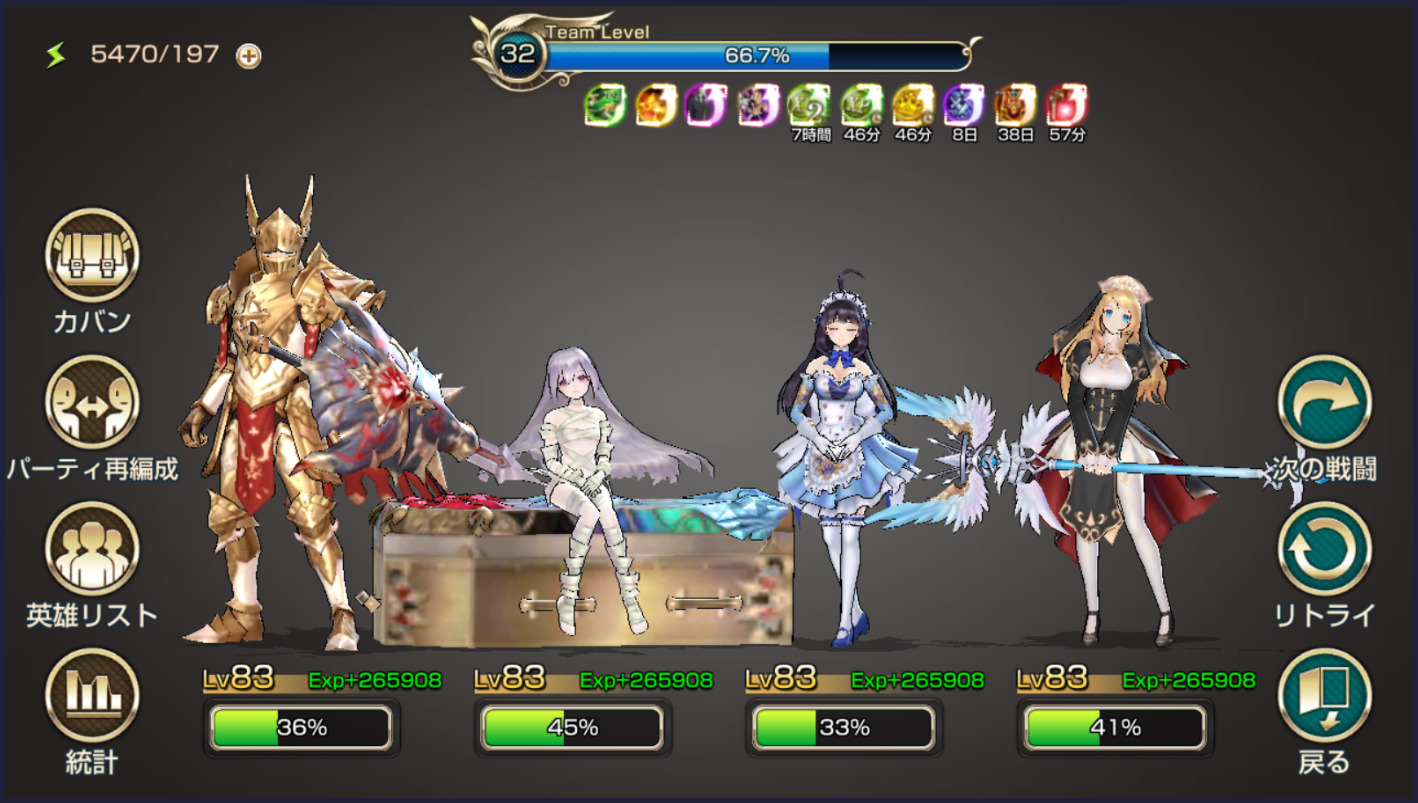This screenshot has height=803, width=1418.
Task: Add energy with the plus button
Action: [249, 56]
